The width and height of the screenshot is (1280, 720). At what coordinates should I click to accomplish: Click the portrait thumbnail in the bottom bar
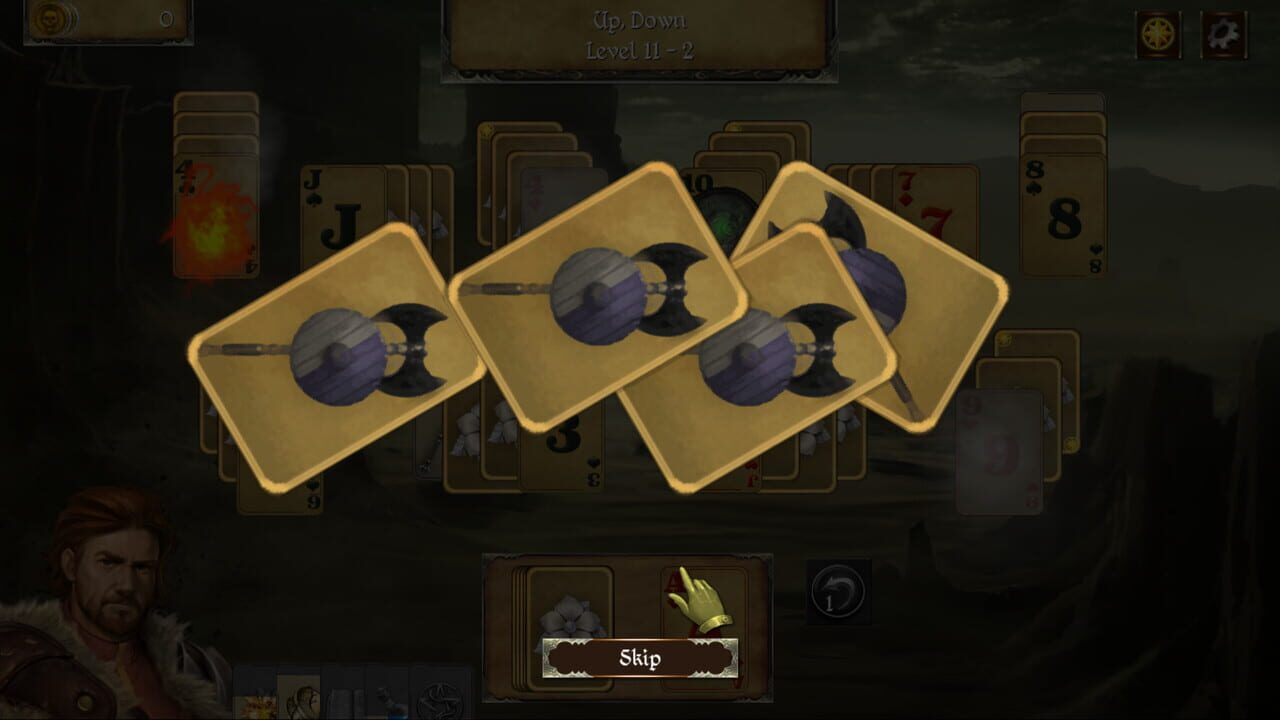point(300,700)
